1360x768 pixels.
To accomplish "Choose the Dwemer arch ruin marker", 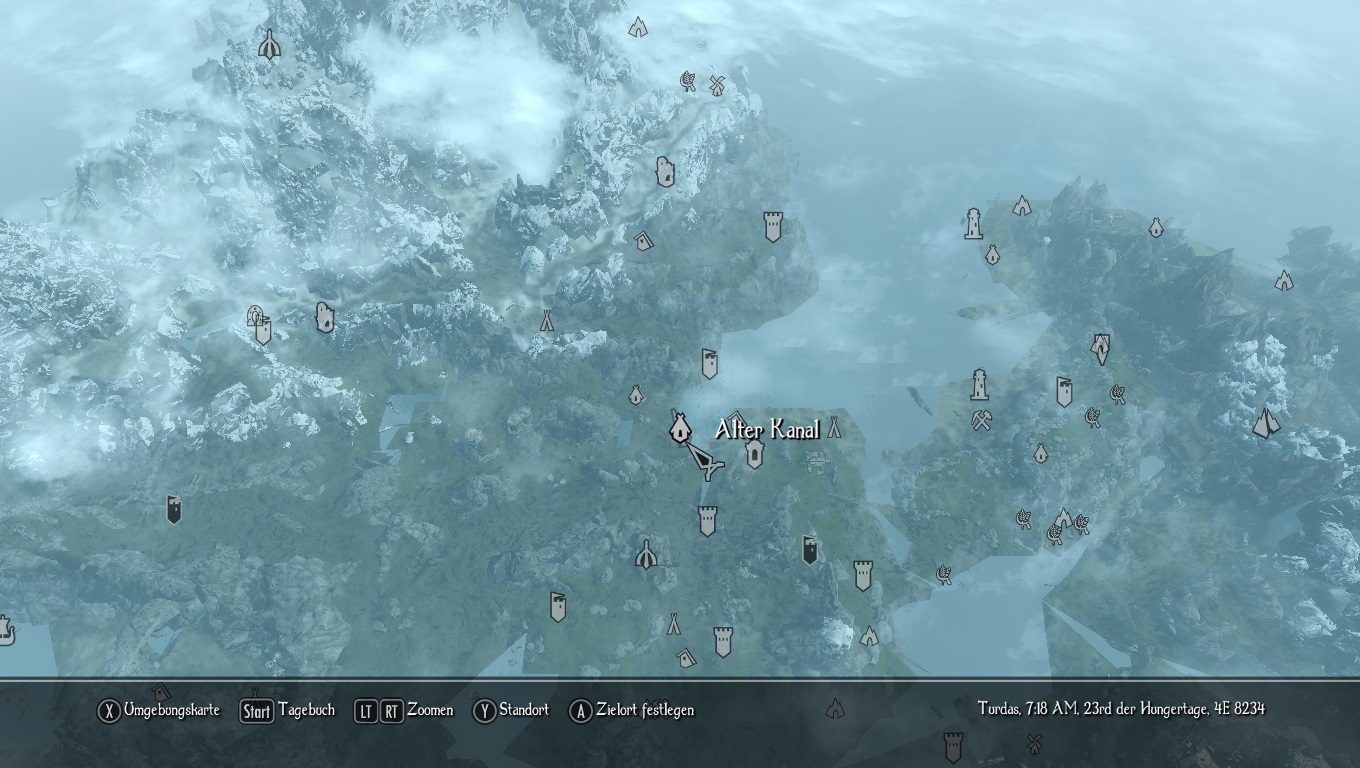I will [257, 317].
